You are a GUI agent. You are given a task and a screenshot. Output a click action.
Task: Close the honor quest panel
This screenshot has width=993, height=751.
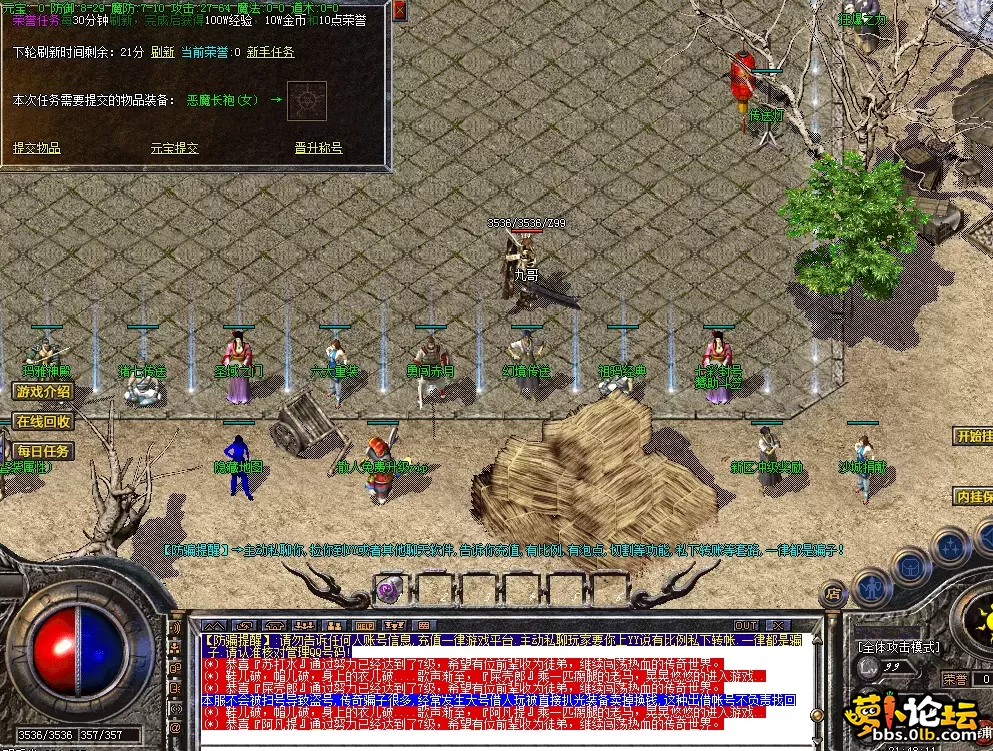(x=399, y=11)
